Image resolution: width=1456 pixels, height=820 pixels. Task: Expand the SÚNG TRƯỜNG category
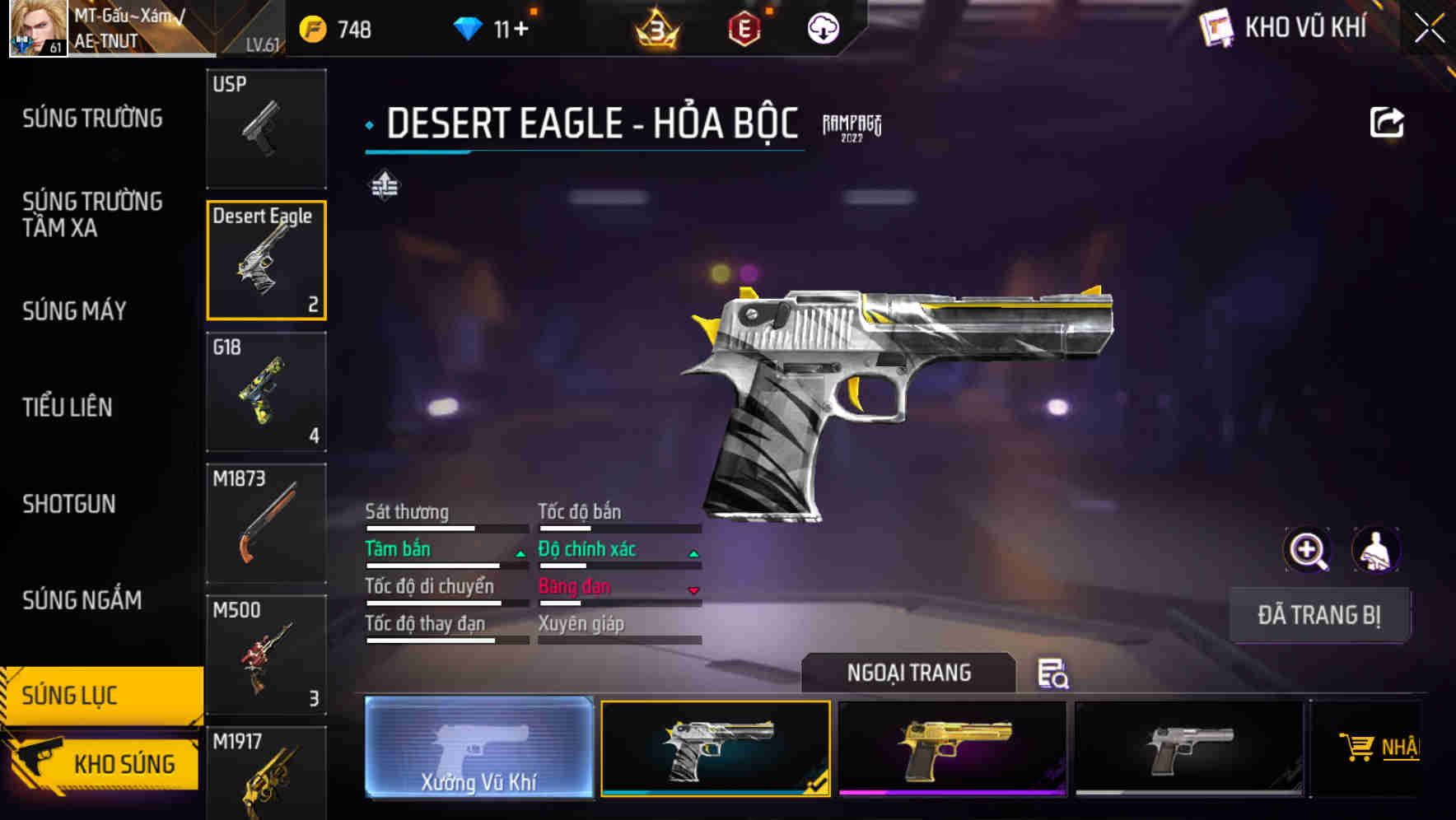91,119
